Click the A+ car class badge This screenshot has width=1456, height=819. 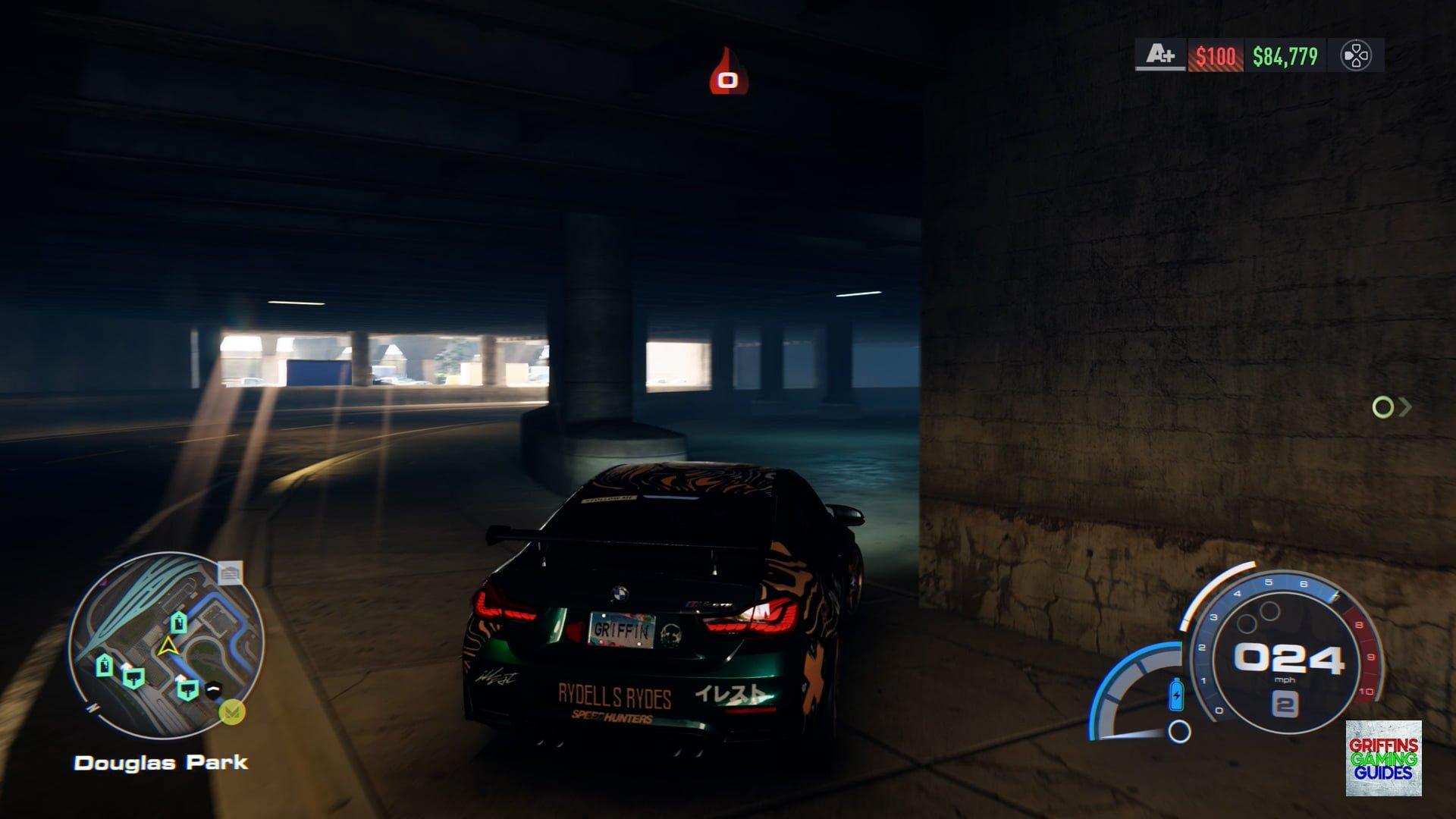[x=1160, y=55]
